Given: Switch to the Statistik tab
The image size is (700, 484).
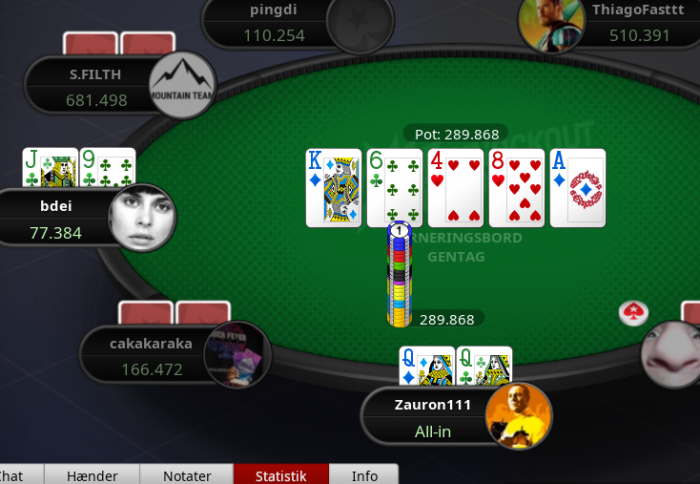Looking at the screenshot, I should coord(280,475).
